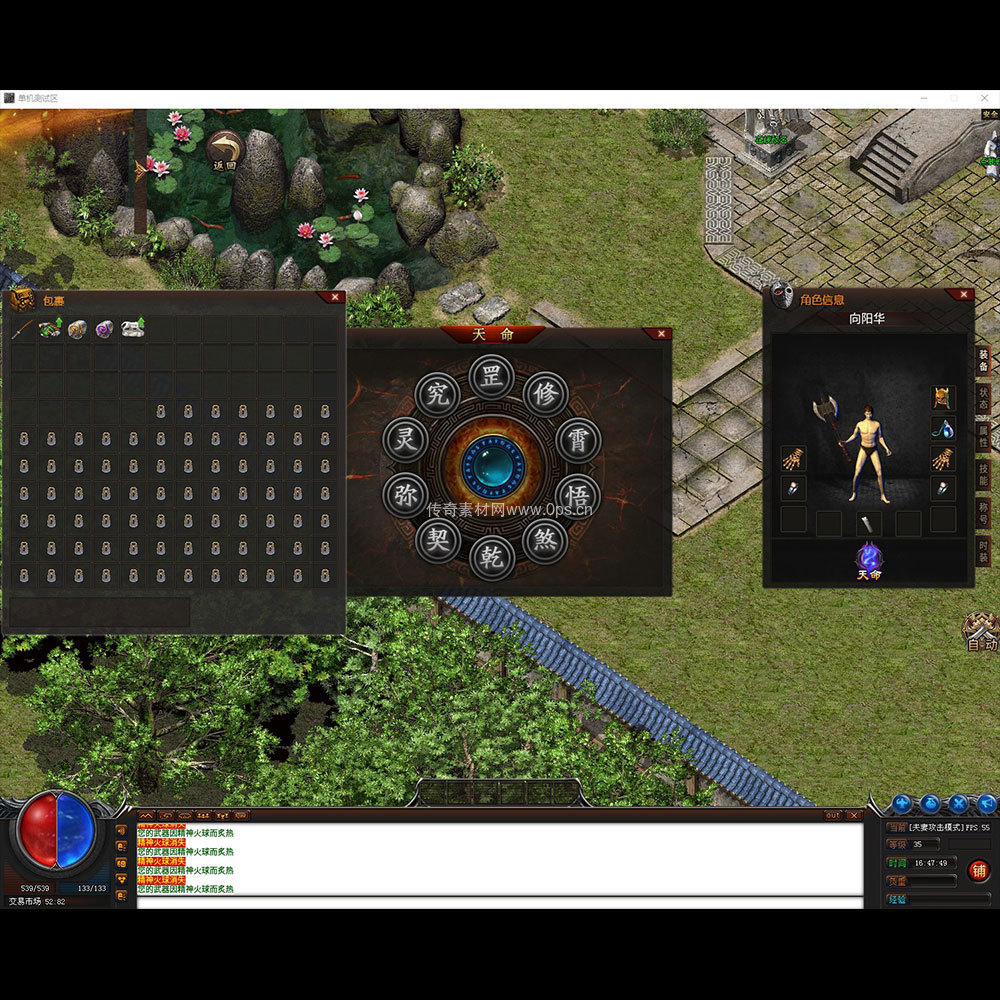Select the 修 destiny orb

tap(545, 395)
